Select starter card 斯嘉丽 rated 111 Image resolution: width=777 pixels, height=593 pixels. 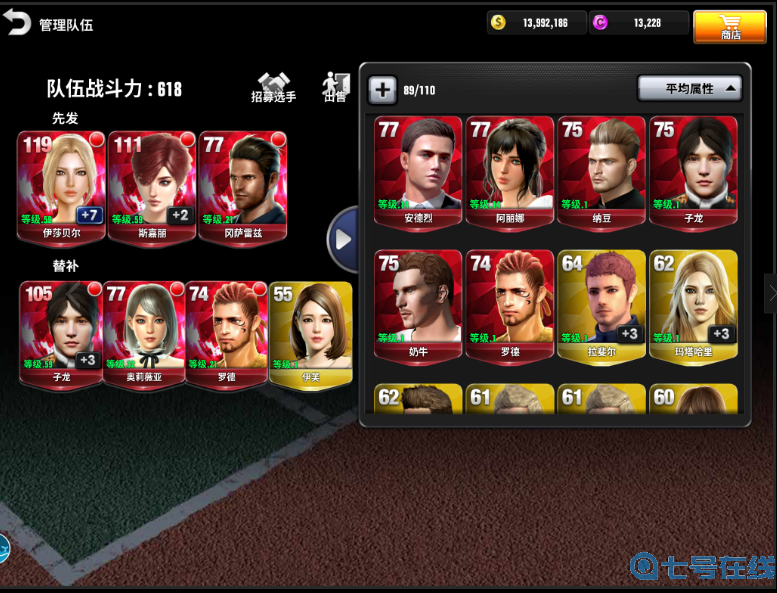[x=151, y=187]
